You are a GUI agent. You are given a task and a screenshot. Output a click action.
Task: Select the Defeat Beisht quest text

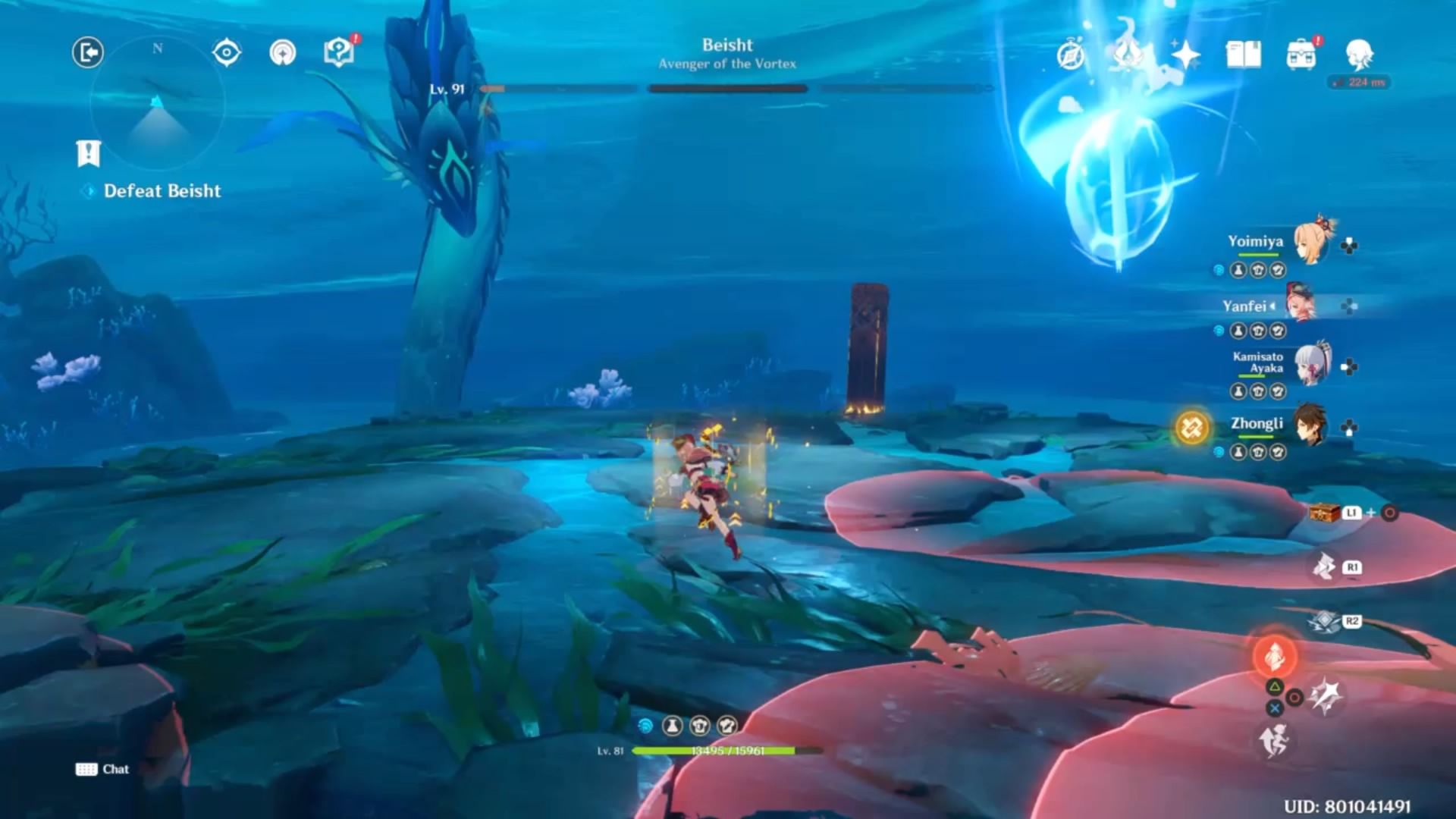pos(163,191)
